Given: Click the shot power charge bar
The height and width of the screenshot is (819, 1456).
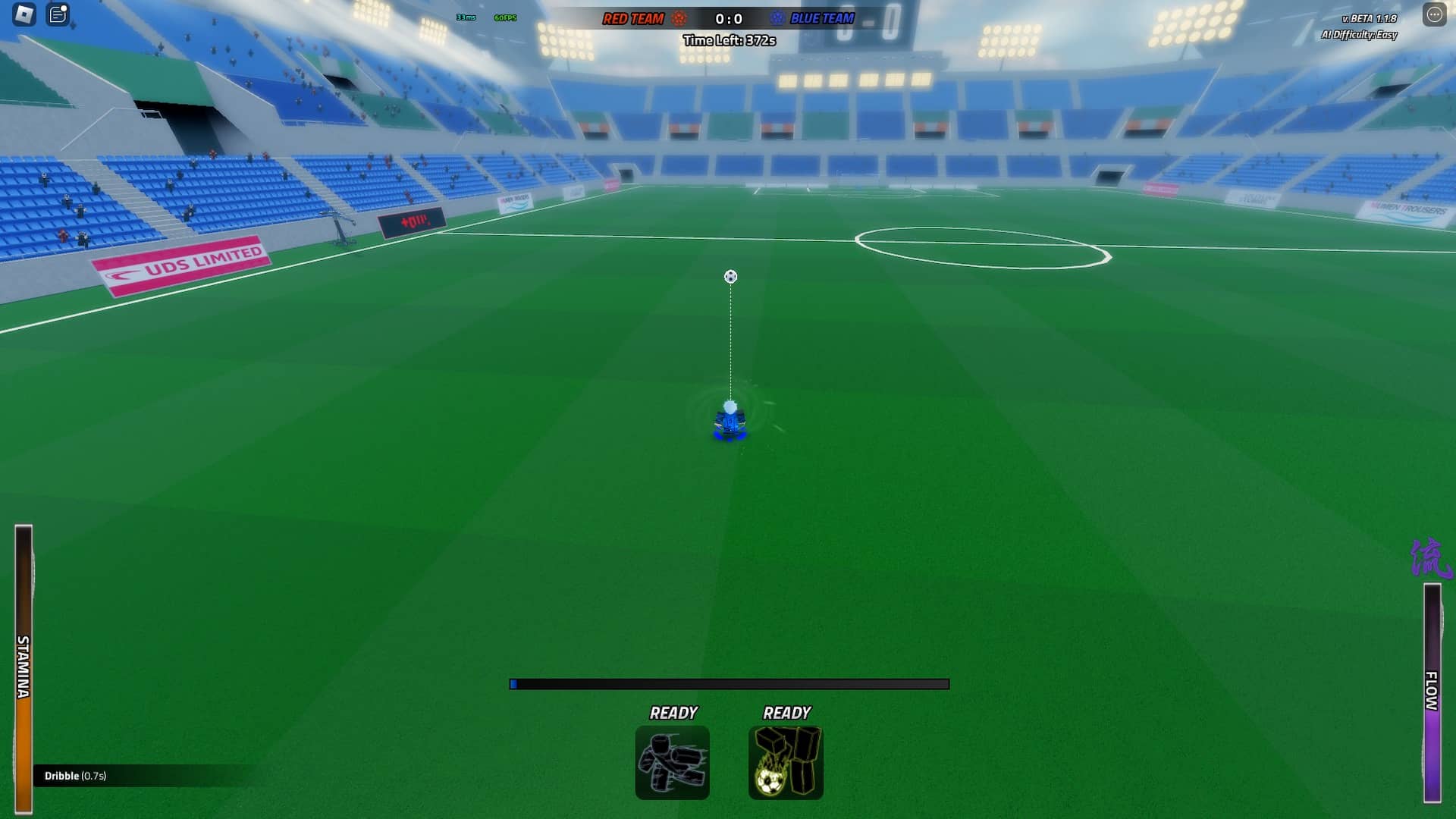Looking at the screenshot, I should coord(730,683).
